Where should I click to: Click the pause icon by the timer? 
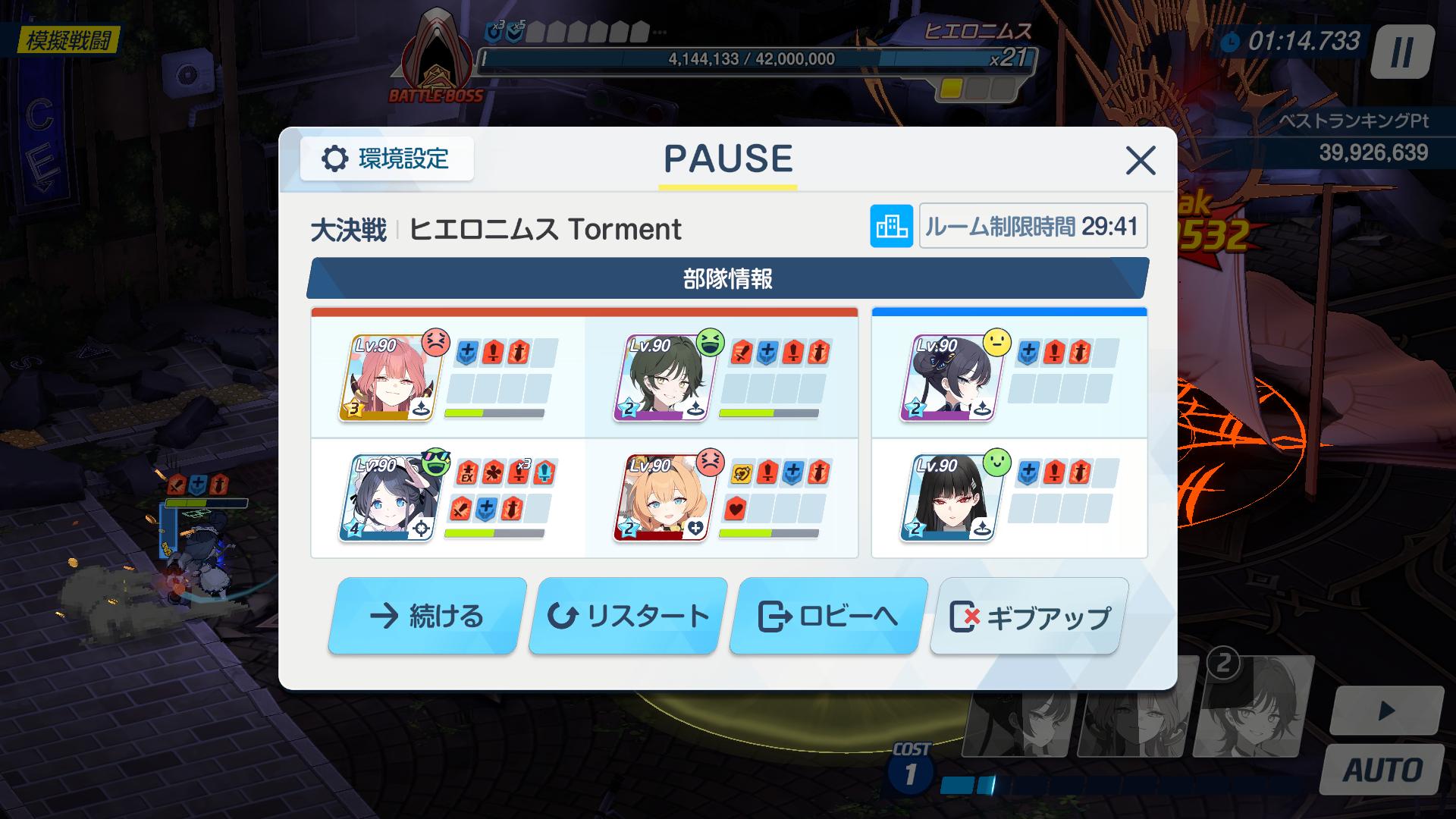[x=1401, y=52]
